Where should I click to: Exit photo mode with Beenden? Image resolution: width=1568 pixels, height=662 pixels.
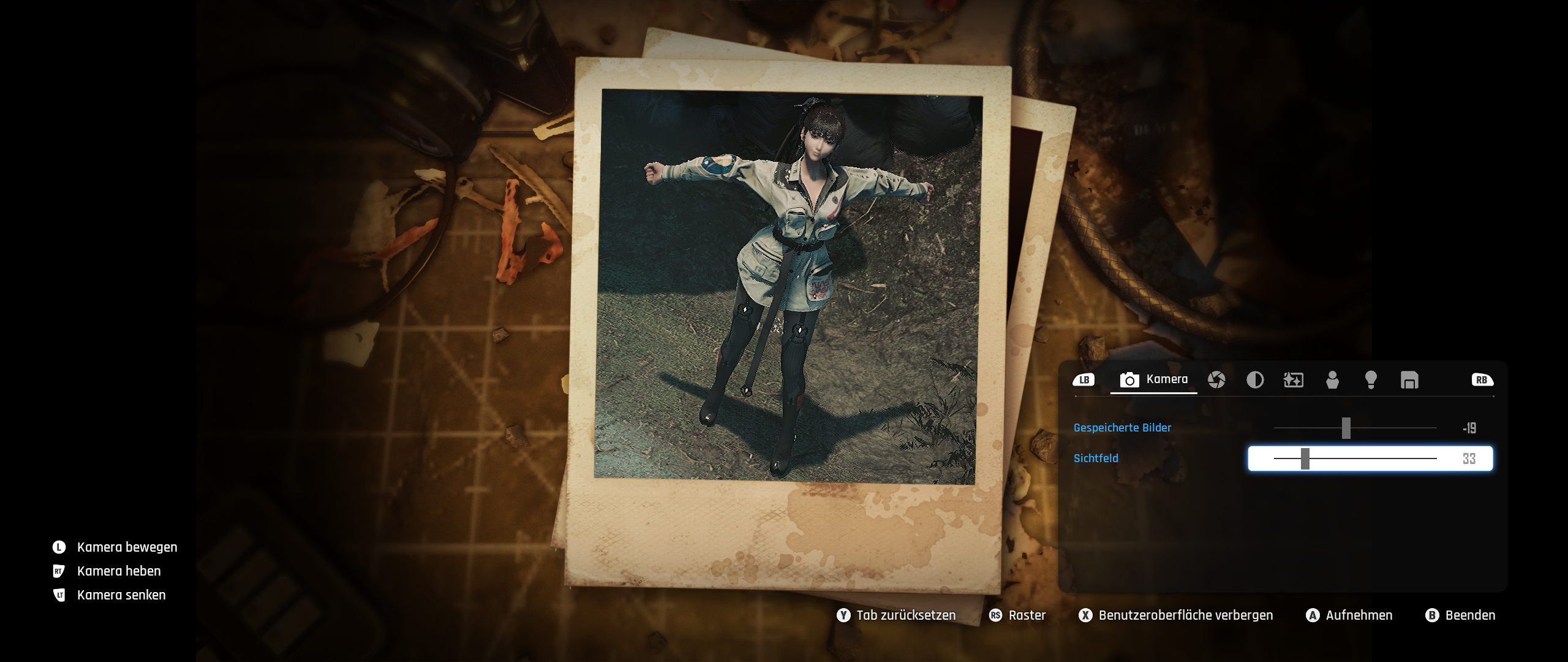click(x=1461, y=615)
